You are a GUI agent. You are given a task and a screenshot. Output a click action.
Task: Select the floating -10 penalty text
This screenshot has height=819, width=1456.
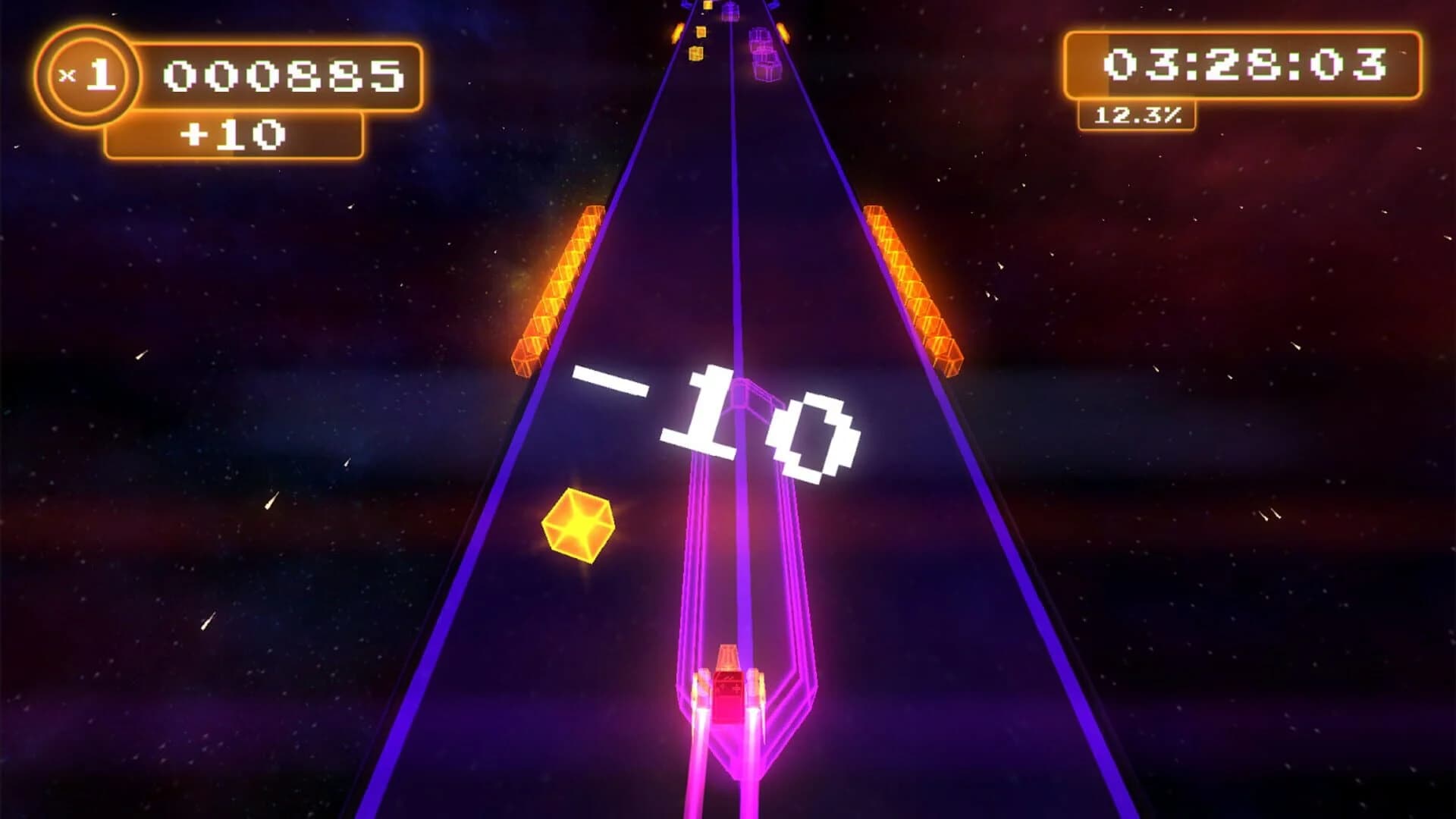[x=720, y=417]
